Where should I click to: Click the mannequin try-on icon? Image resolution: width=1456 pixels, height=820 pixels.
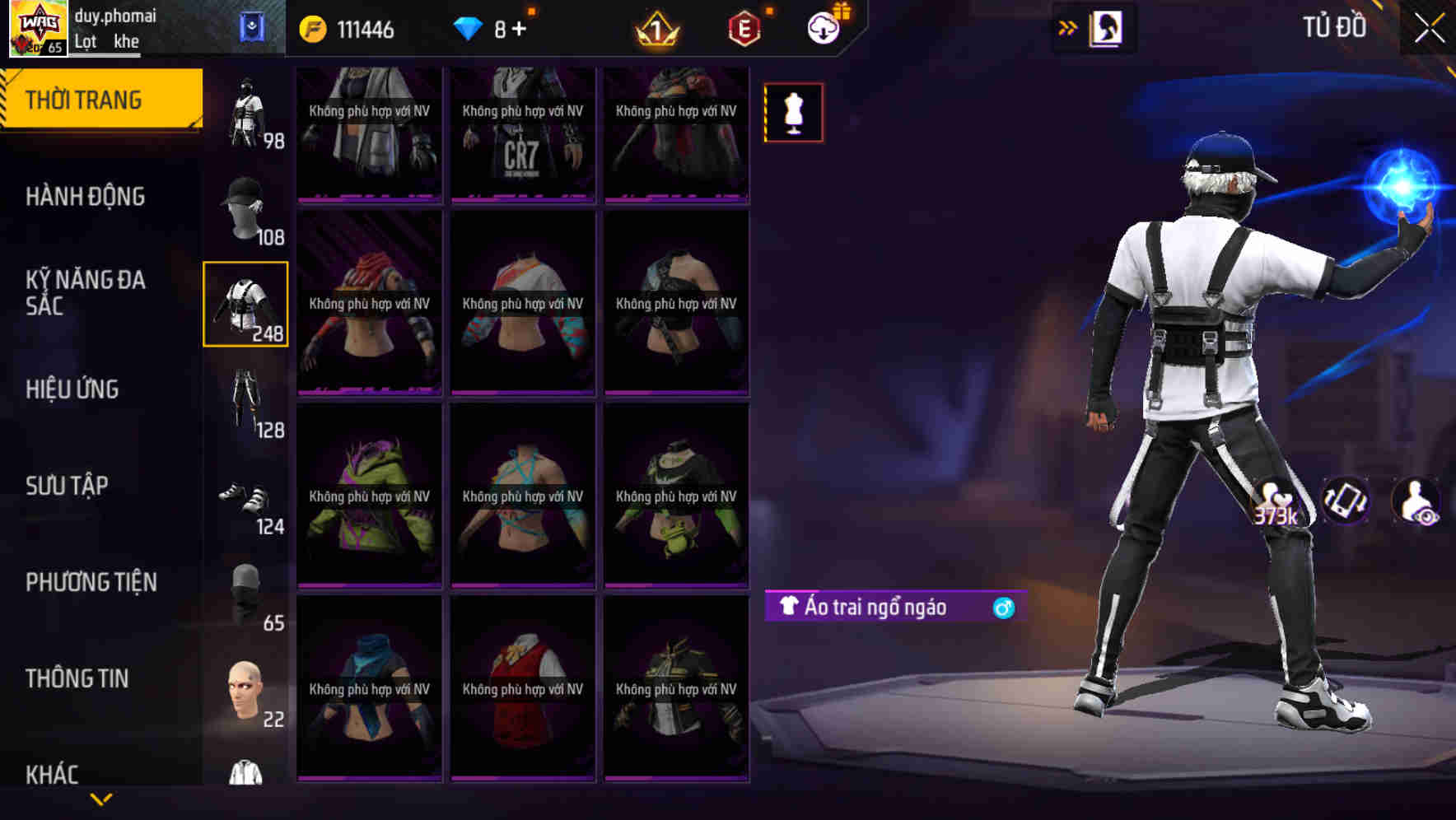793,113
